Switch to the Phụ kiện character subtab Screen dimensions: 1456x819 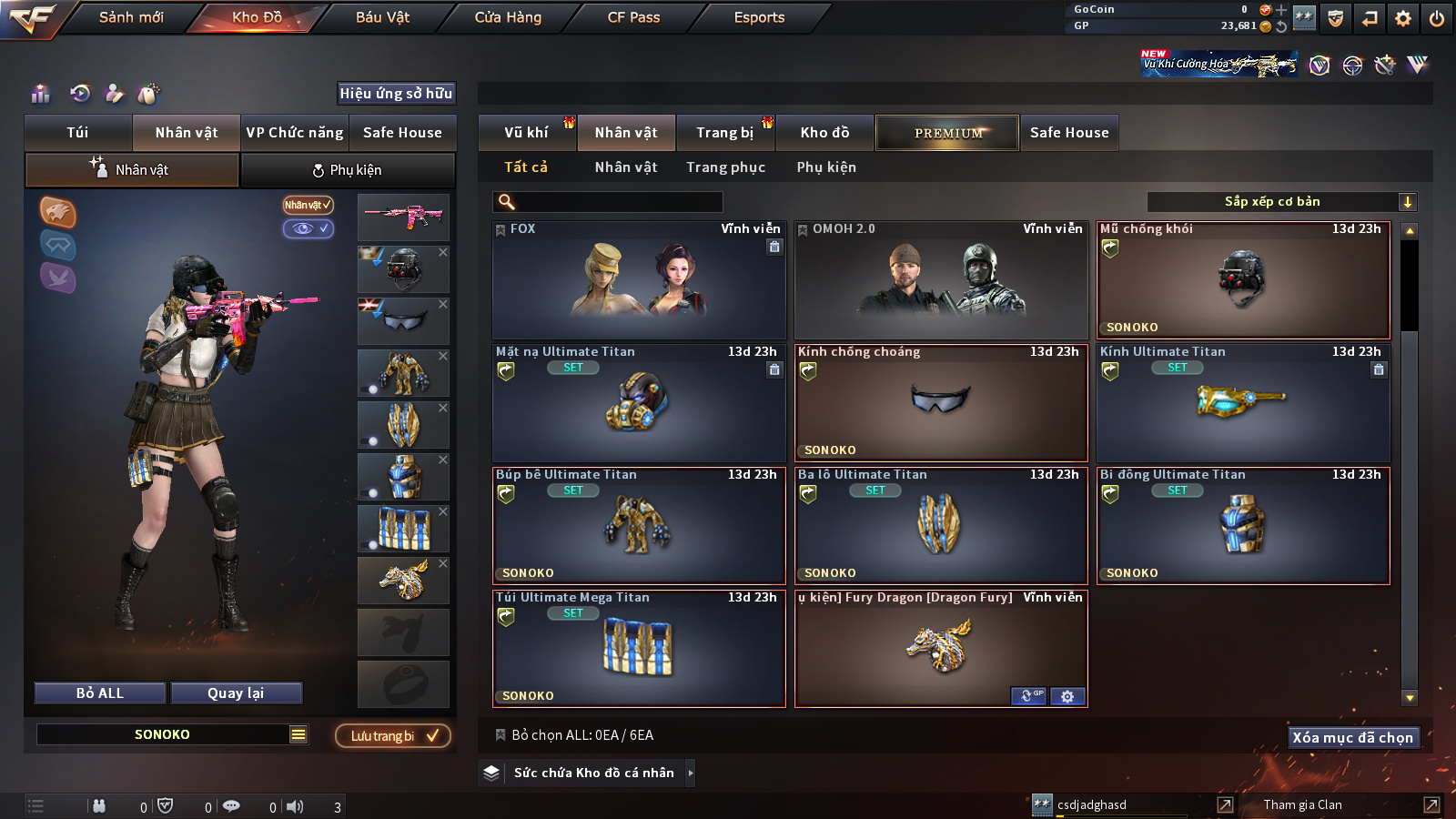[348, 170]
